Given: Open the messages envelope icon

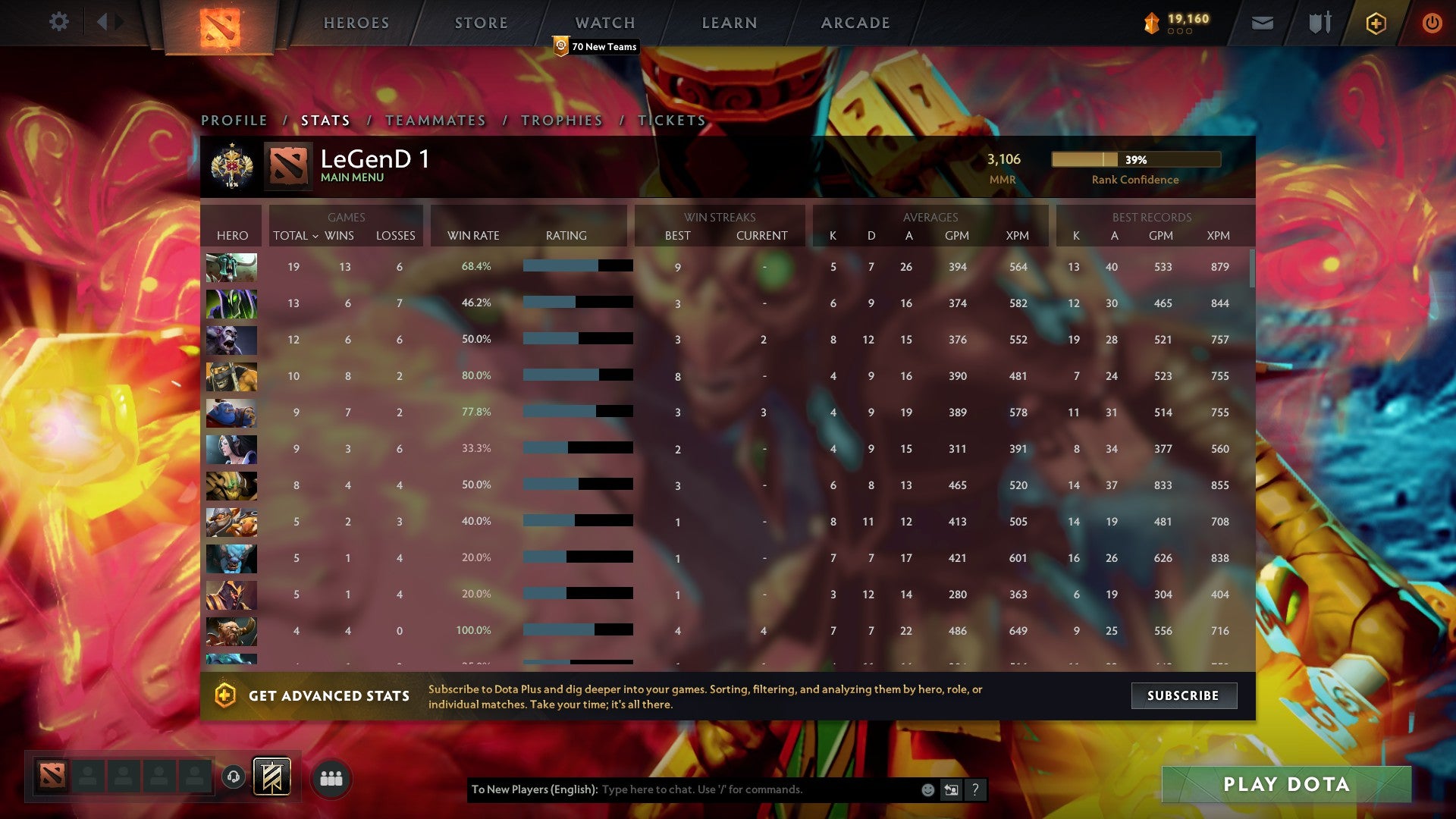Looking at the screenshot, I should [x=1263, y=24].
